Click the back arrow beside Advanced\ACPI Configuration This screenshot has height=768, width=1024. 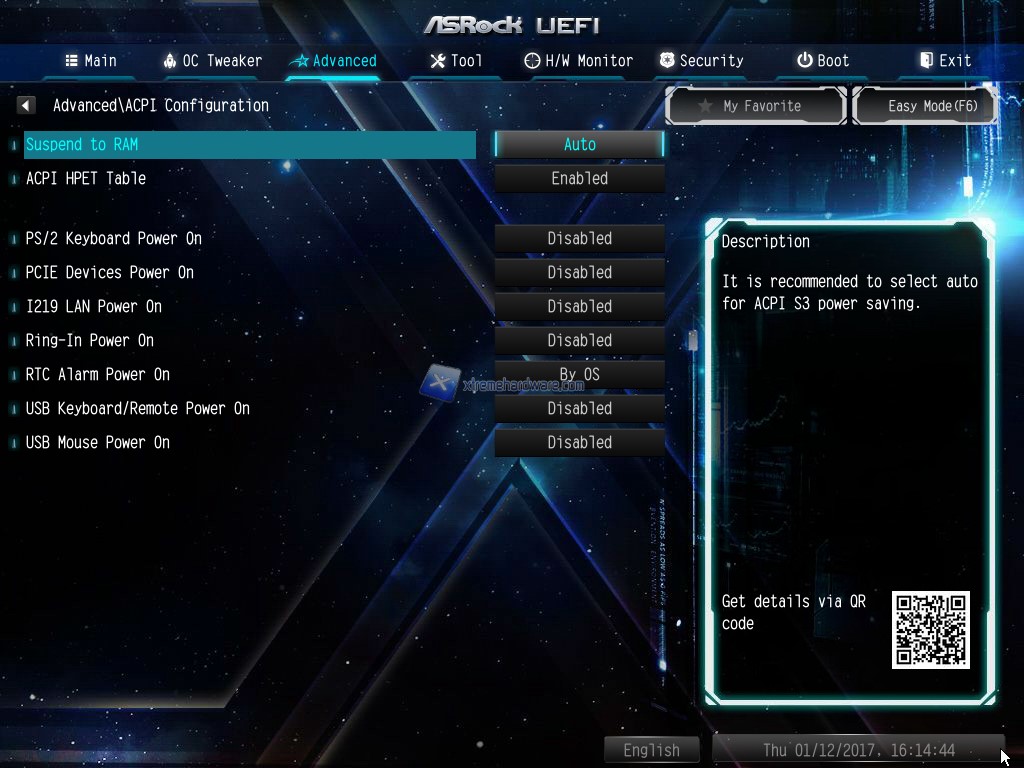(x=27, y=105)
